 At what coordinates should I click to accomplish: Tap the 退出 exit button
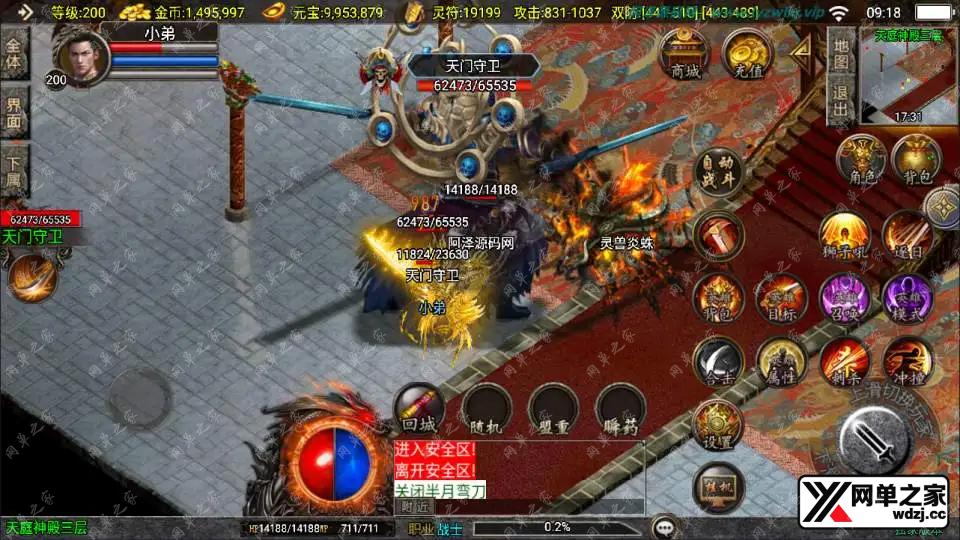point(841,103)
